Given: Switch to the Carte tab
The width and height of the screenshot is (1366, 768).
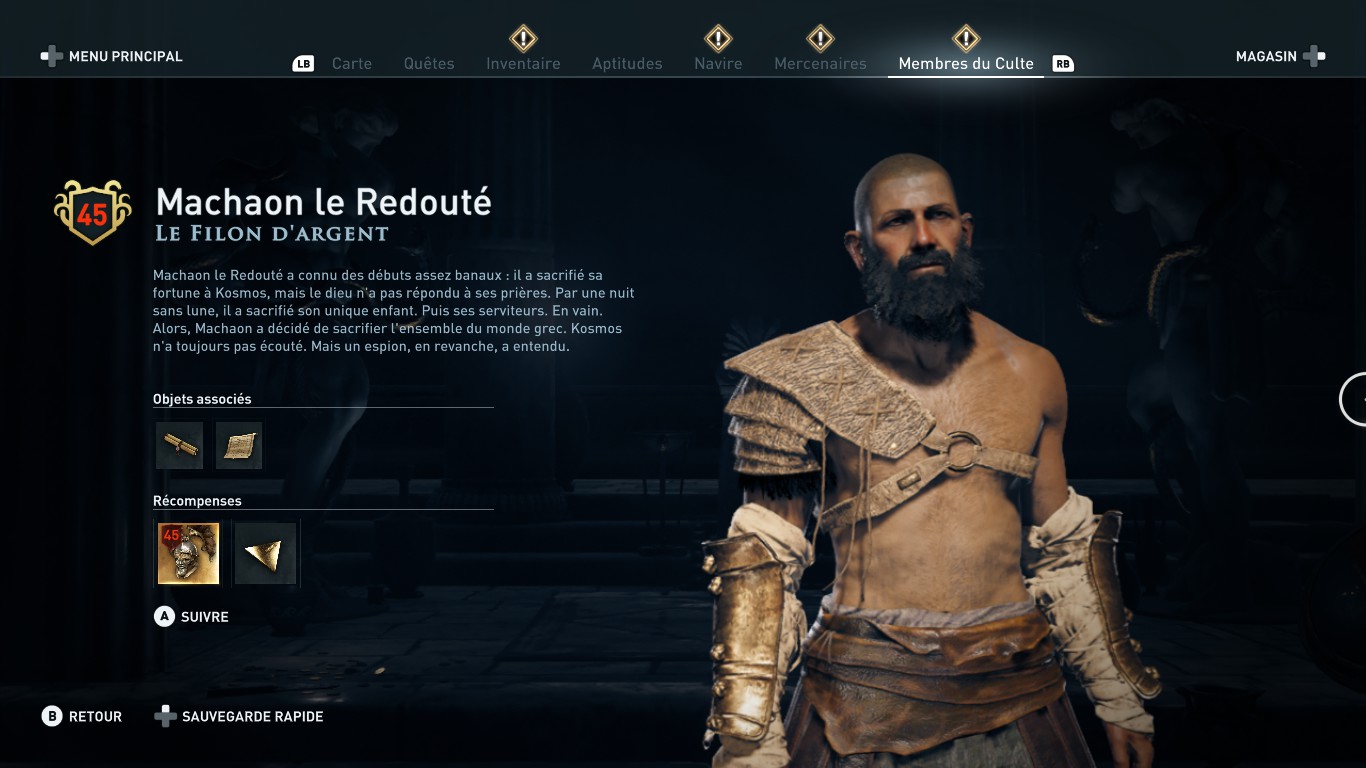Looking at the screenshot, I should (352, 63).
